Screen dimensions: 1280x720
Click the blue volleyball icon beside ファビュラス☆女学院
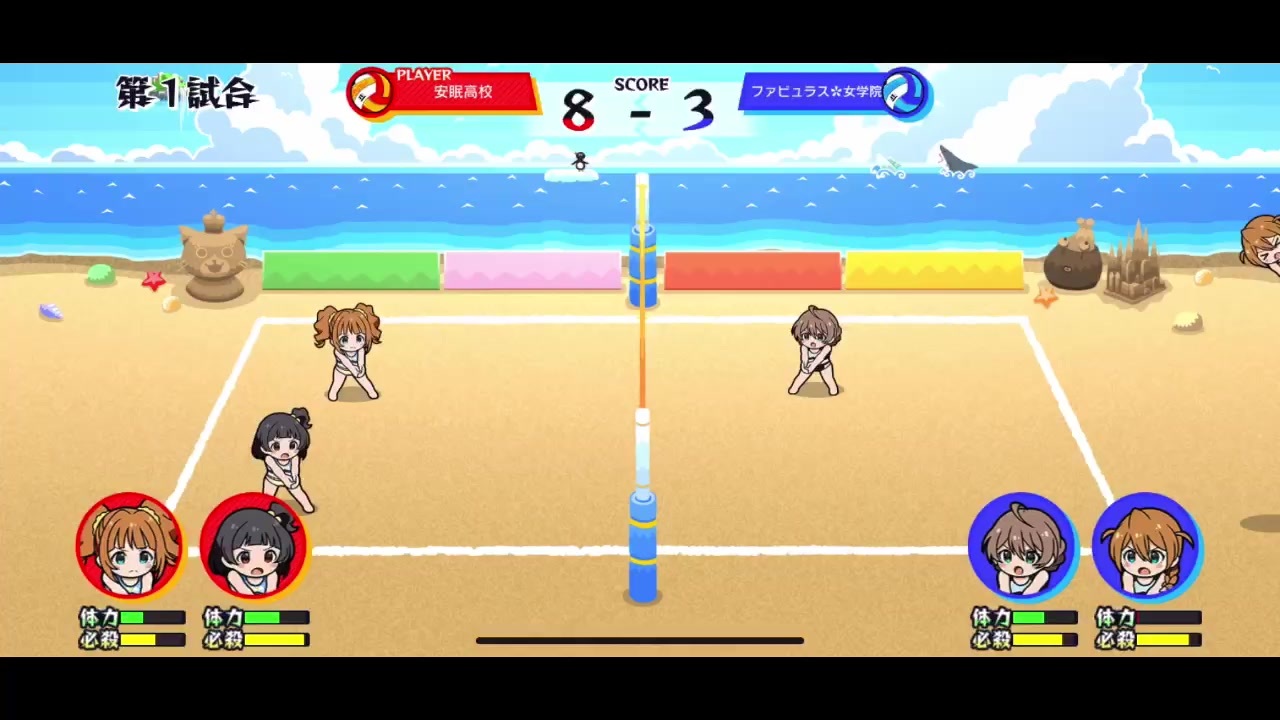(x=905, y=93)
